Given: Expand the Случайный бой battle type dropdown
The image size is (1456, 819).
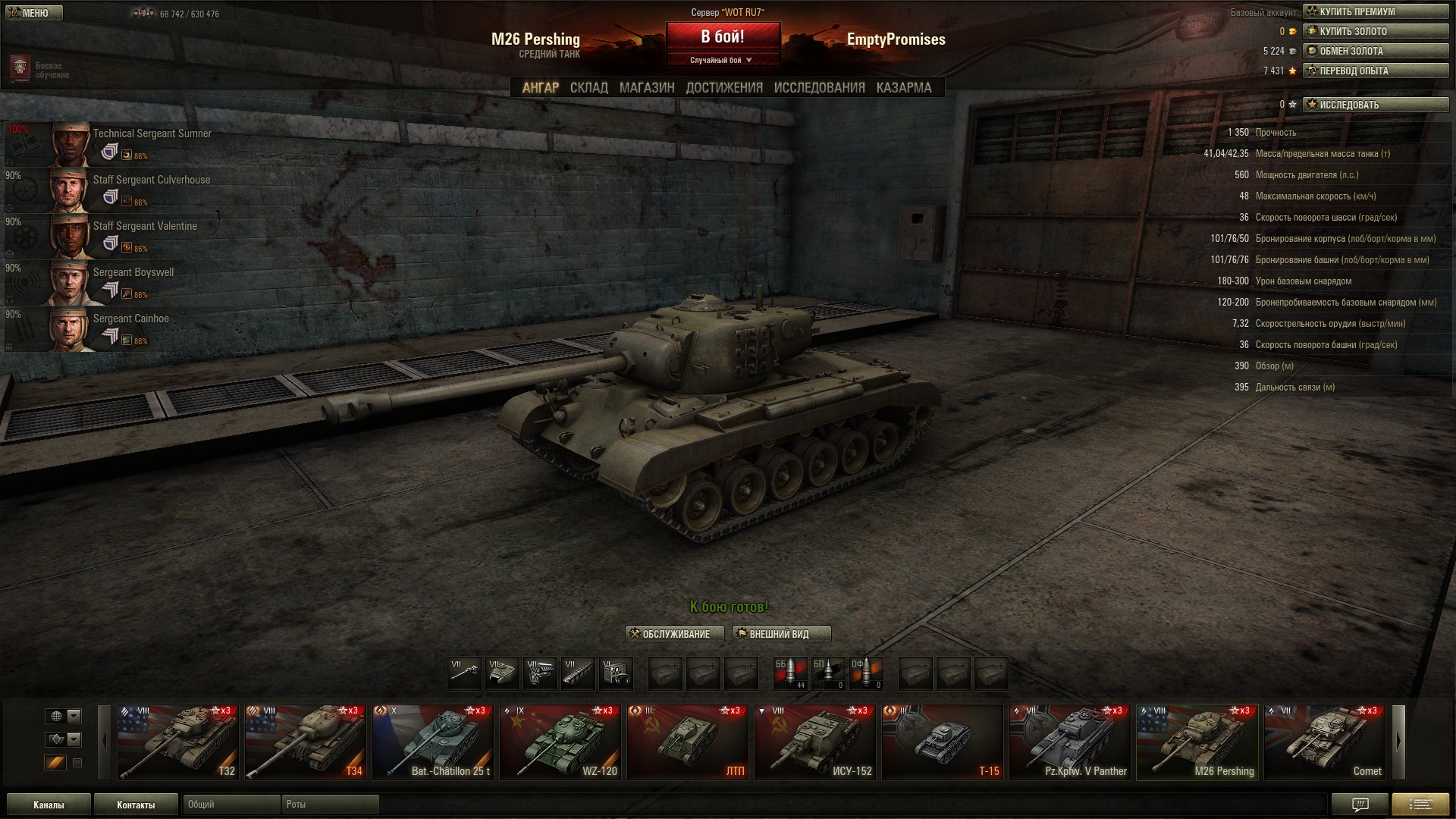Looking at the screenshot, I should 722,60.
